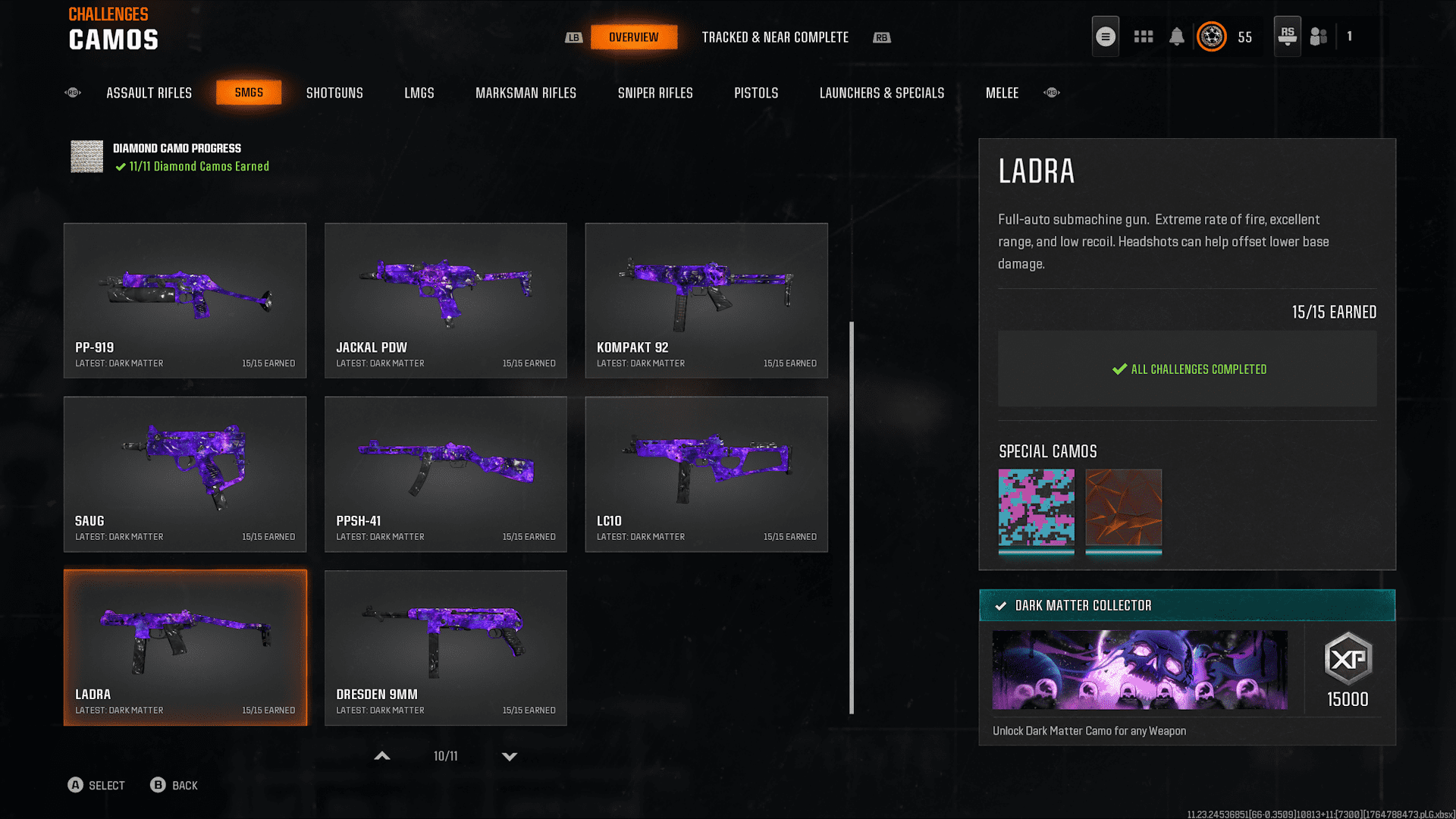Choose the Launchers & Specials tab
The width and height of the screenshot is (1456, 819).
(x=881, y=93)
